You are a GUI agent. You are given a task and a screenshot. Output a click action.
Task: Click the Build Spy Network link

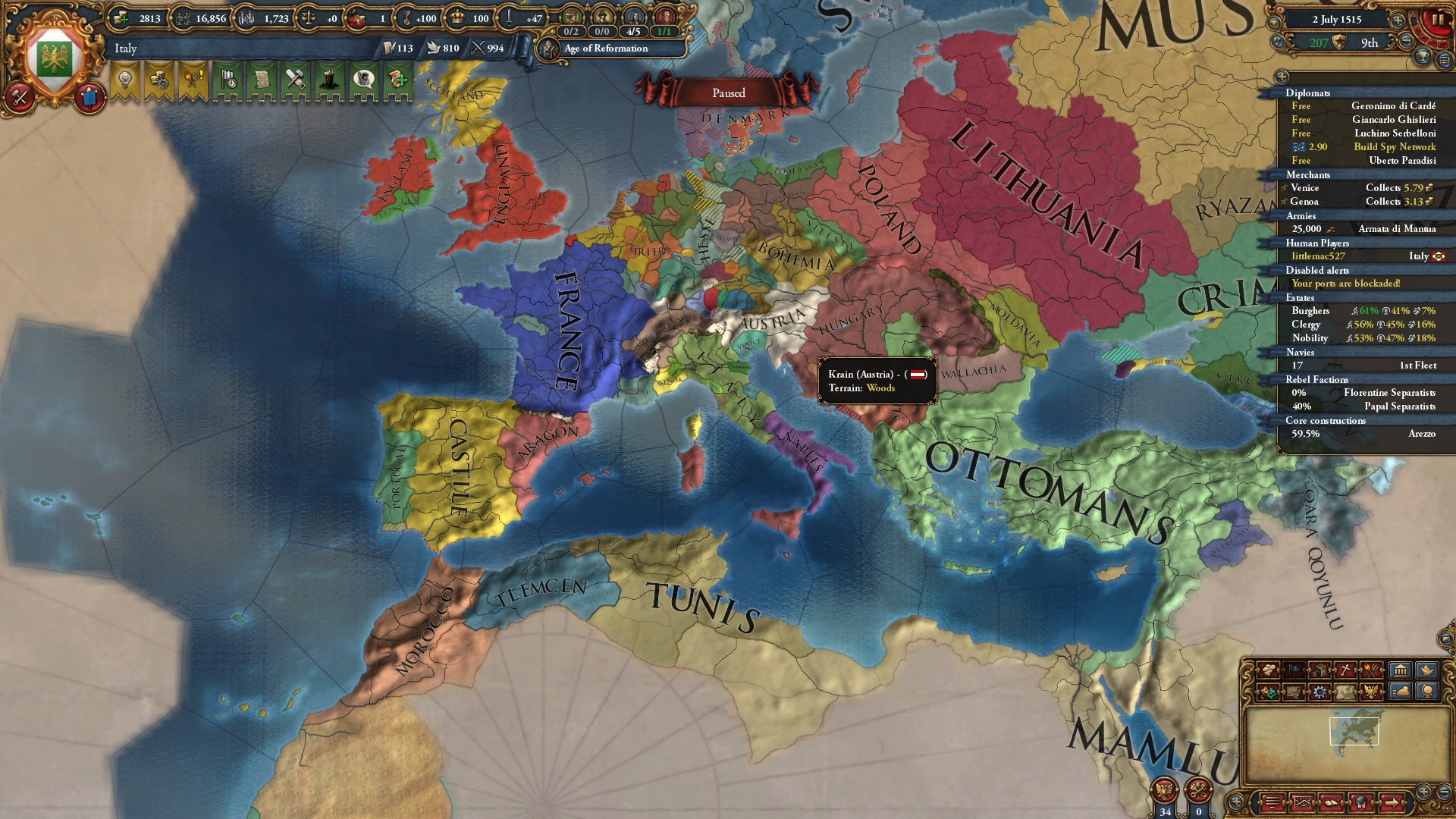coord(1397,147)
